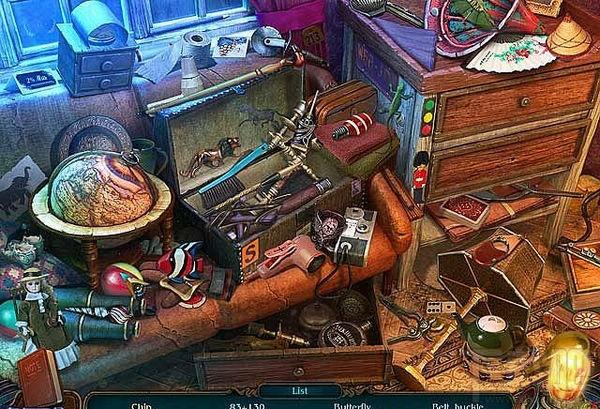
Task: Click the List tab label
Action: (300, 392)
